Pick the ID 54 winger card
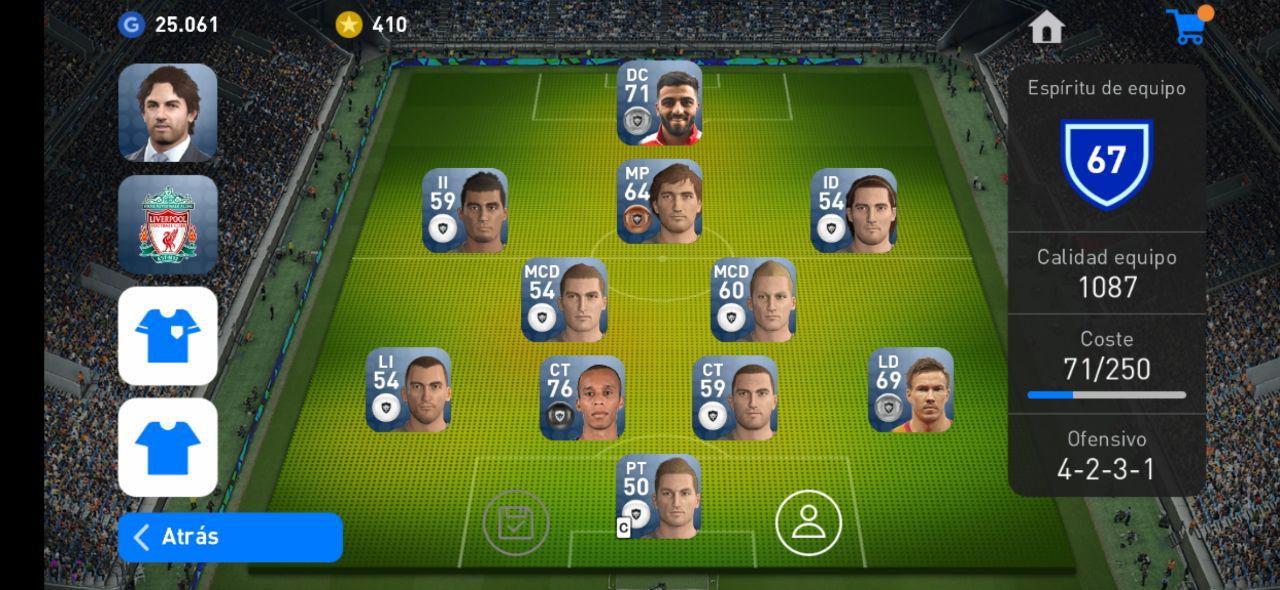The image size is (1280, 590). coord(853,210)
